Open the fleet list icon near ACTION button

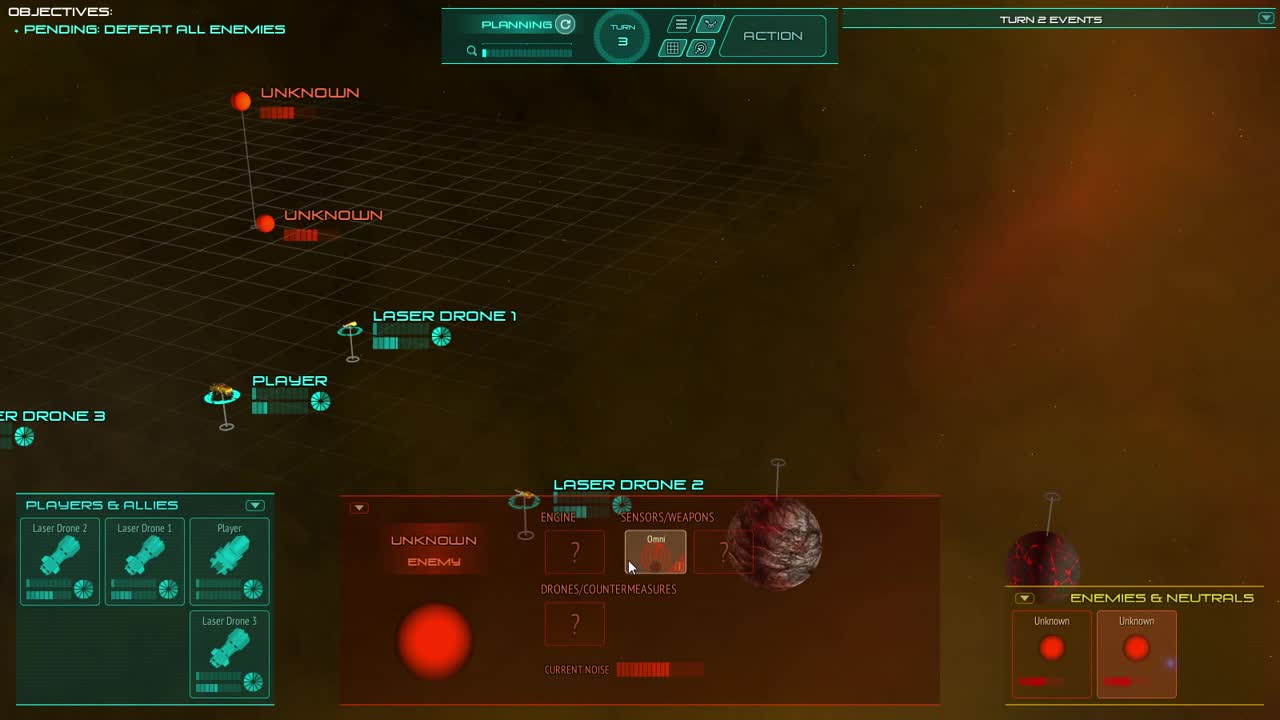pos(680,24)
